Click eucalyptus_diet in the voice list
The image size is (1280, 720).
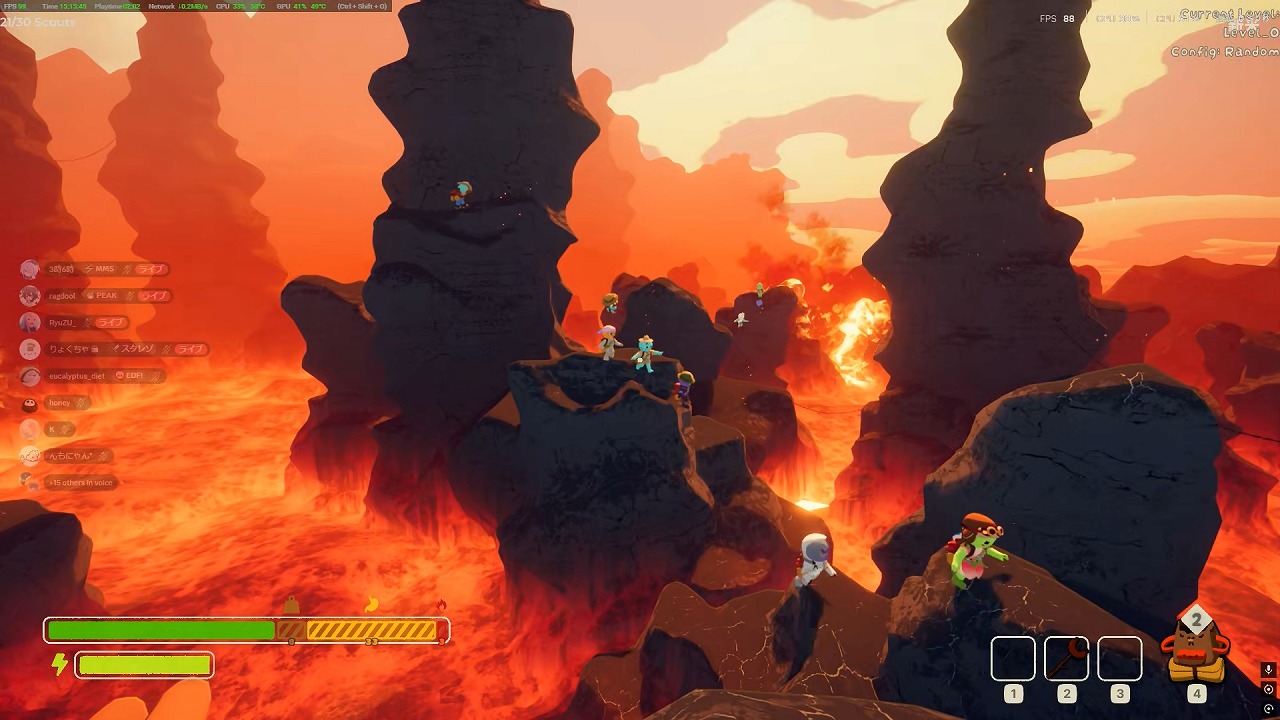click(x=76, y=376)
